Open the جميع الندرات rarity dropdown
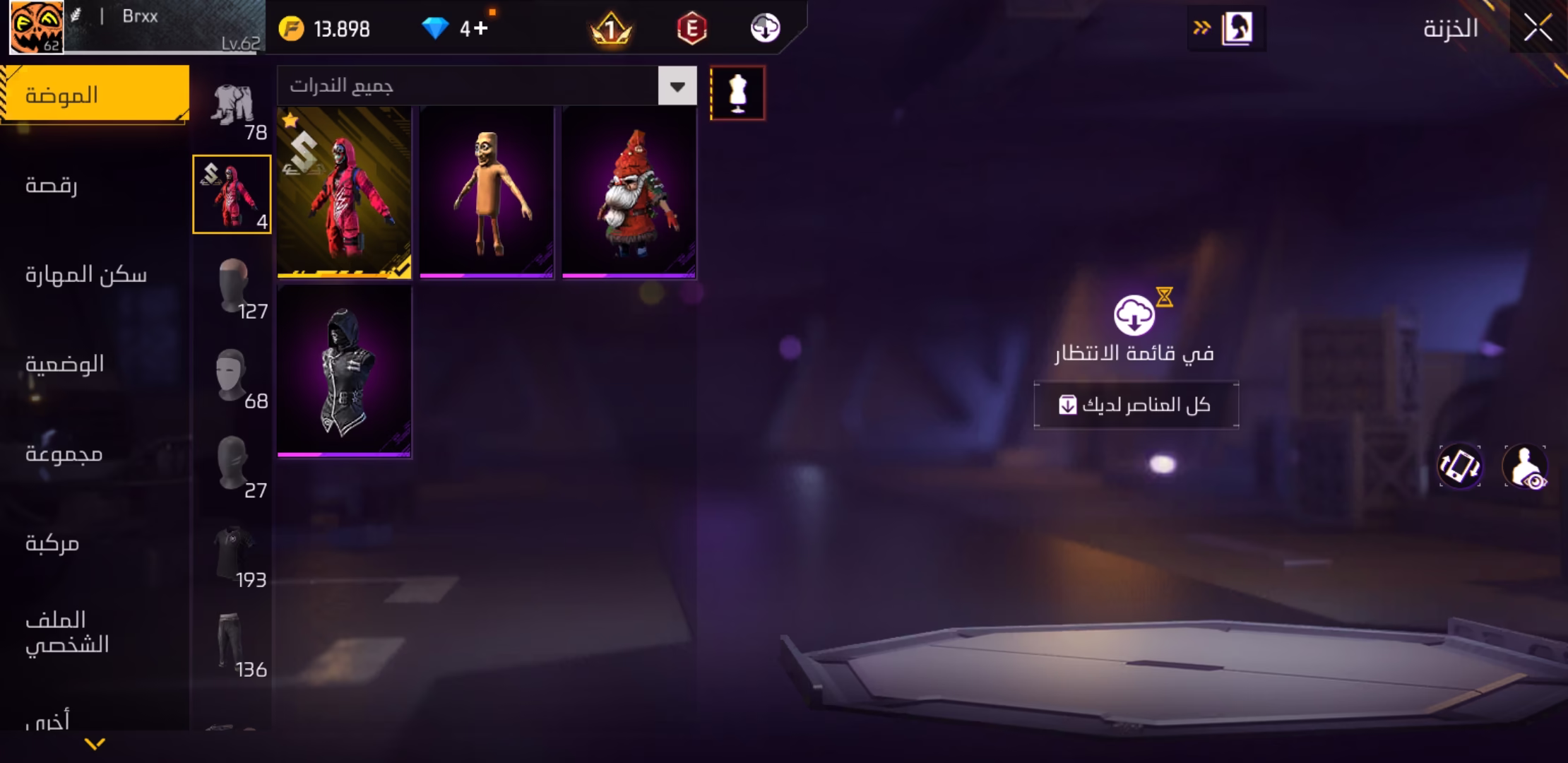This screenshot has width=1568, height=763. pyautogui.click(x=677, y=86)
